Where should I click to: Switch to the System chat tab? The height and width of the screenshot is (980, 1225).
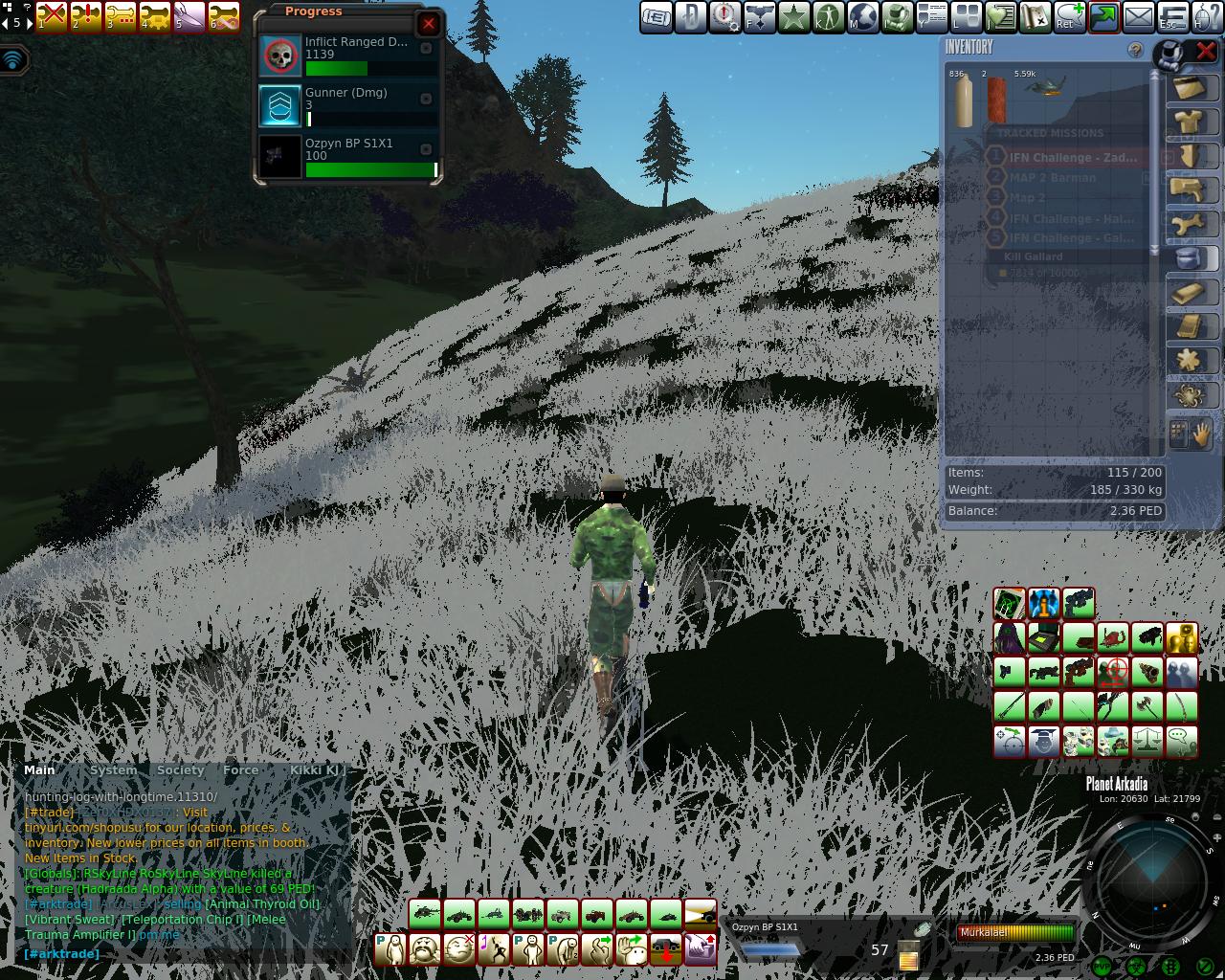click(x=113, y=770)
